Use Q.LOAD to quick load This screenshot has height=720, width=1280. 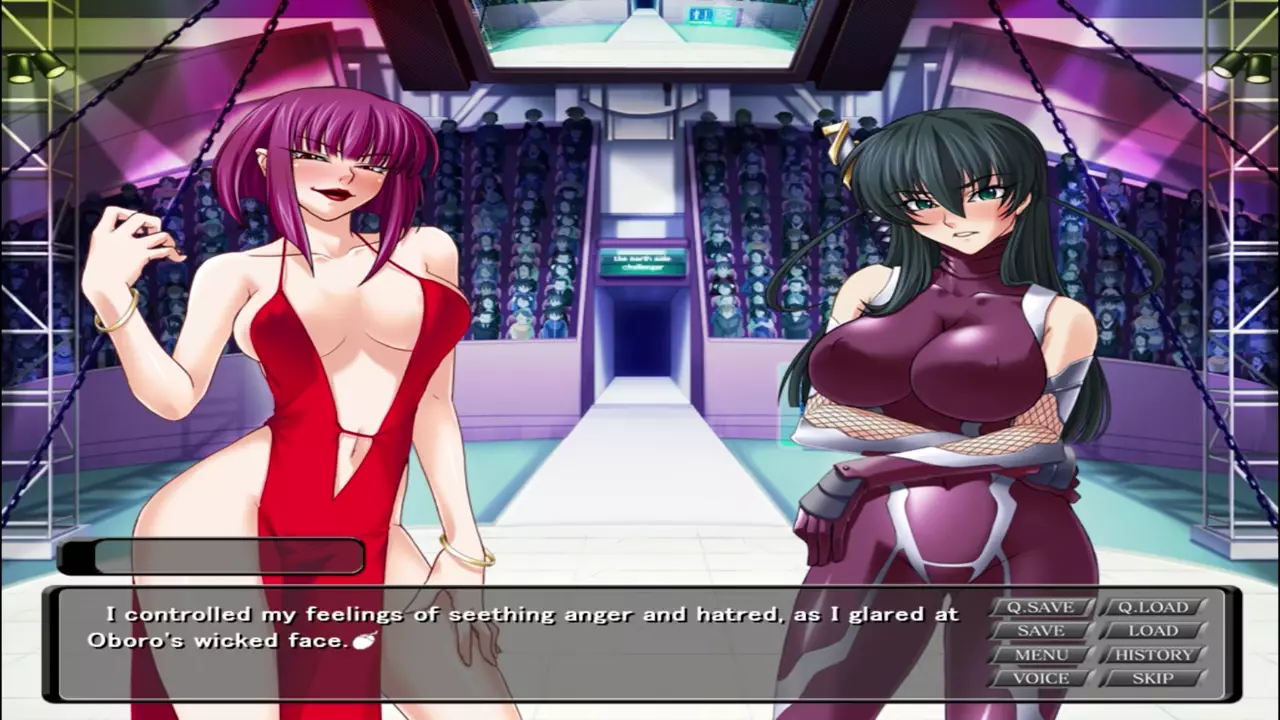click(x=1153, y=607)
